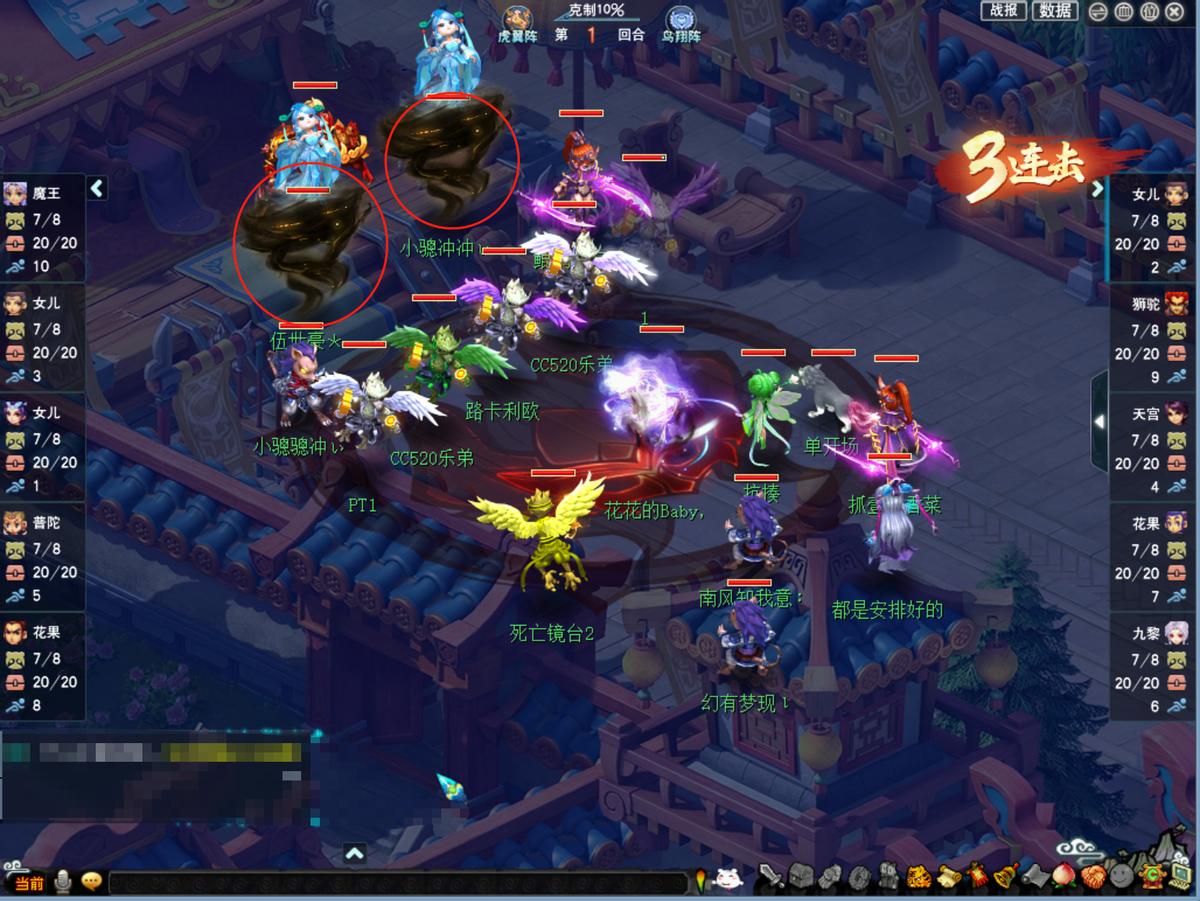Open the 战报 battle report
The width and height of the screenshot is (1200, 901).
point(1003,11)
